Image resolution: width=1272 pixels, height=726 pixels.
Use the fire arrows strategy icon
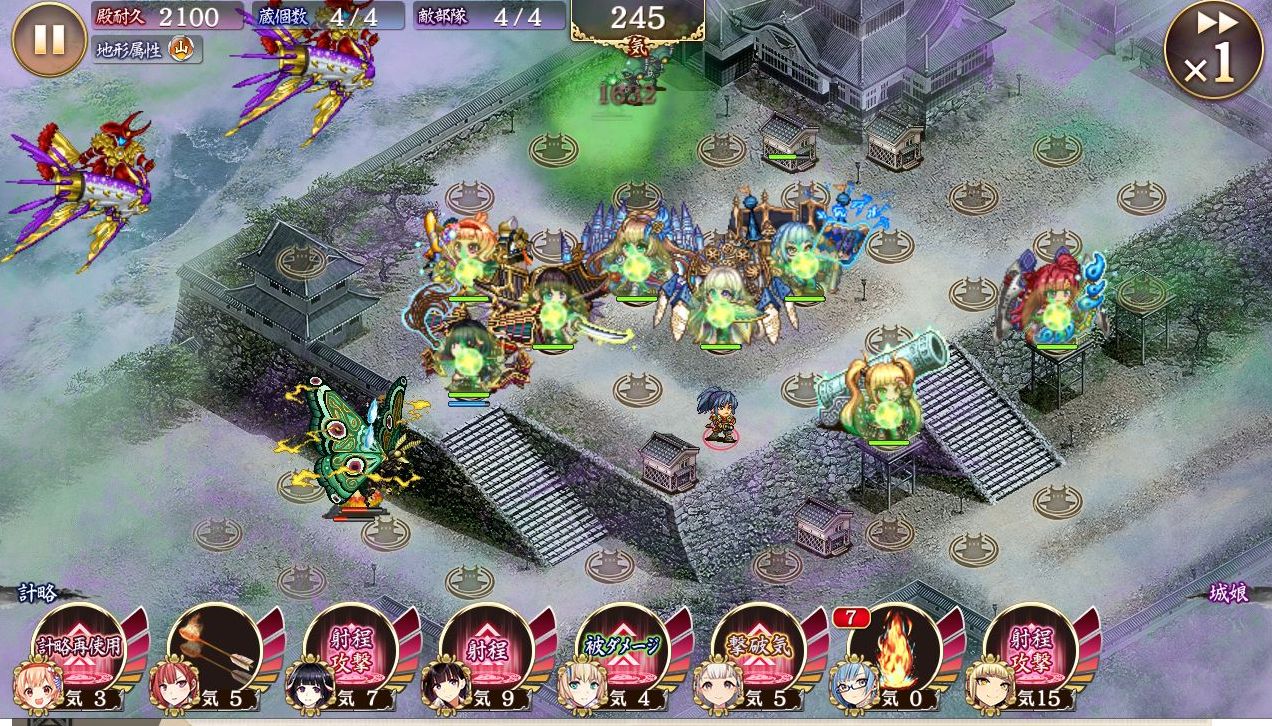(x=215, y=649)
